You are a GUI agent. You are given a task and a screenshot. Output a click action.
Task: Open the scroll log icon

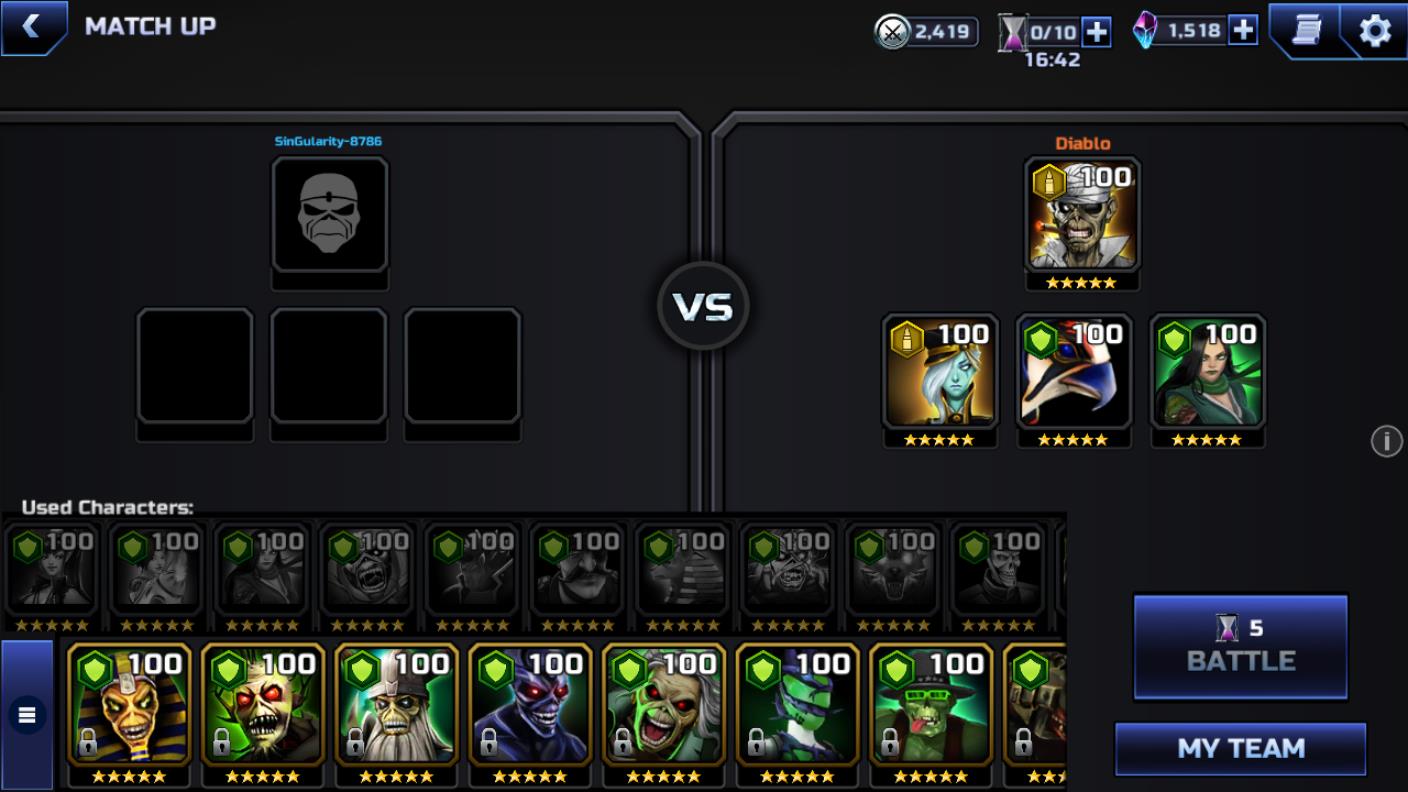pyautogui.click(x=1306, y=31)
